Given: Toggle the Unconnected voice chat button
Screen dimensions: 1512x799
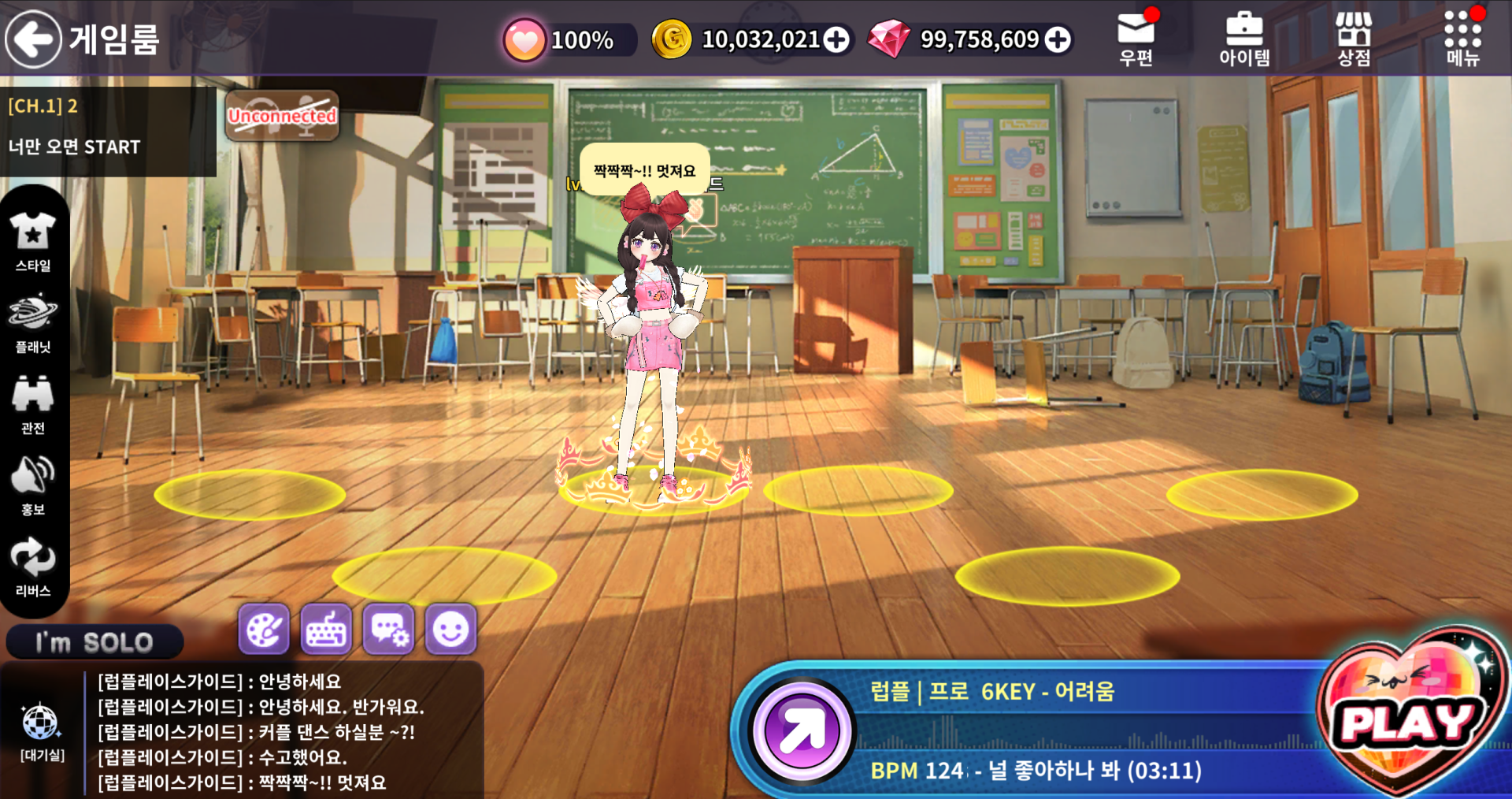Looking at the screenshot, I should [282, 116].
